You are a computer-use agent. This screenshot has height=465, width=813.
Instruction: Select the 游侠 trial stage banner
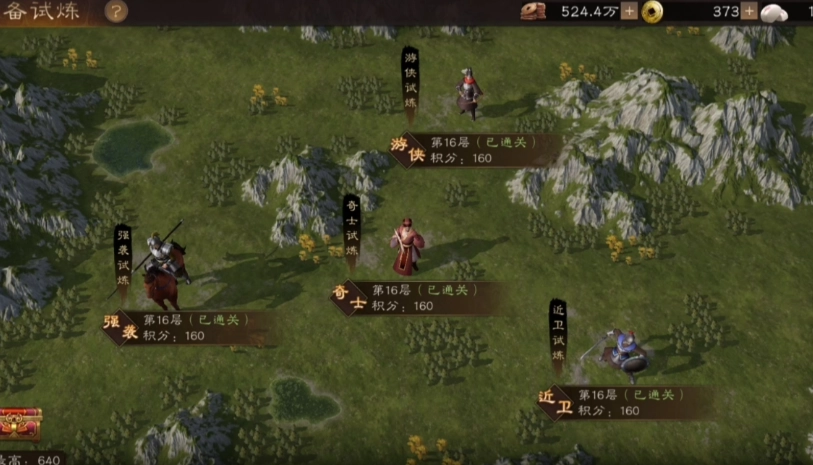click(x=476, y=150)
